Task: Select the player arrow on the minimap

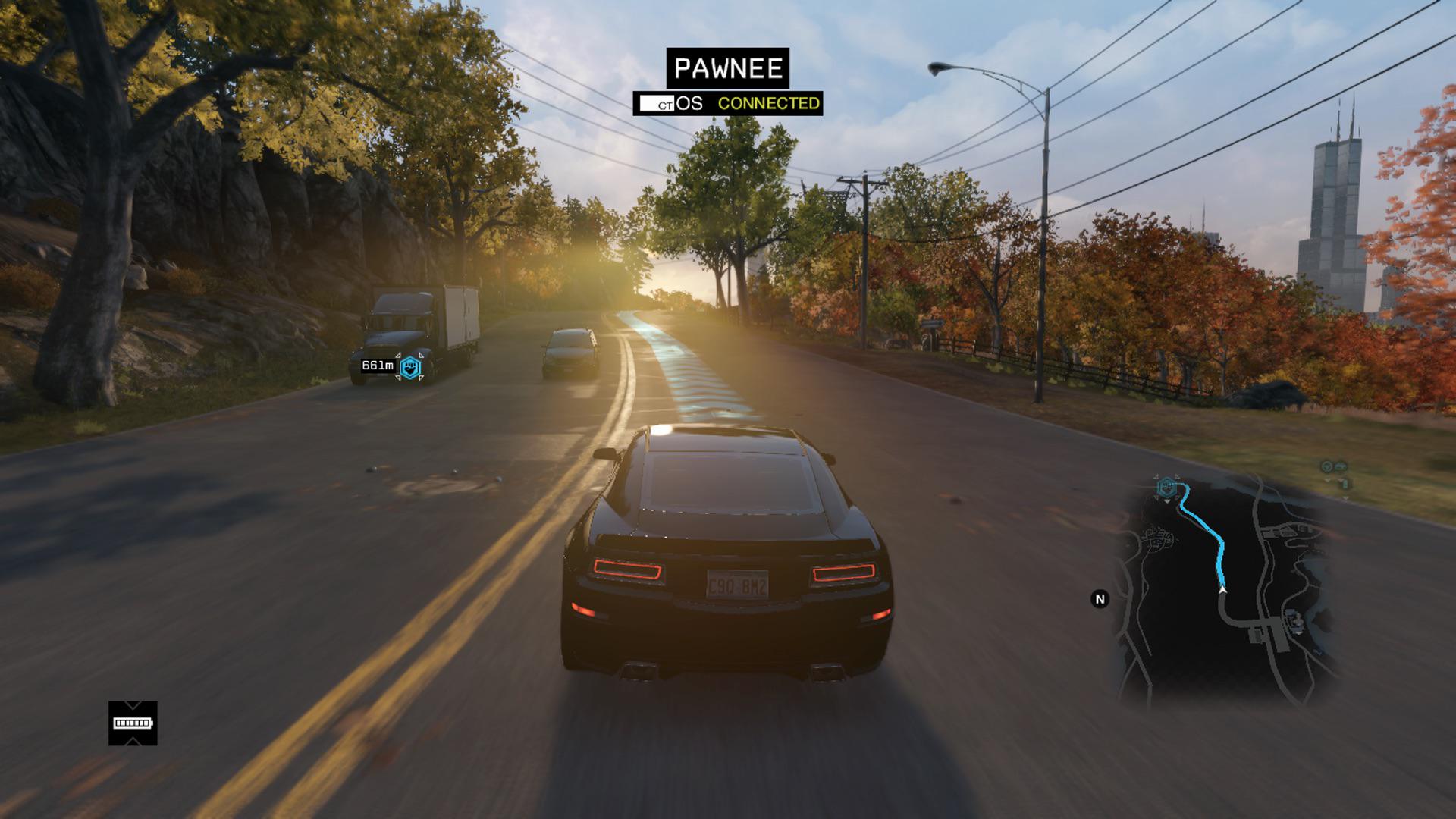Action: coord(1223,589)
